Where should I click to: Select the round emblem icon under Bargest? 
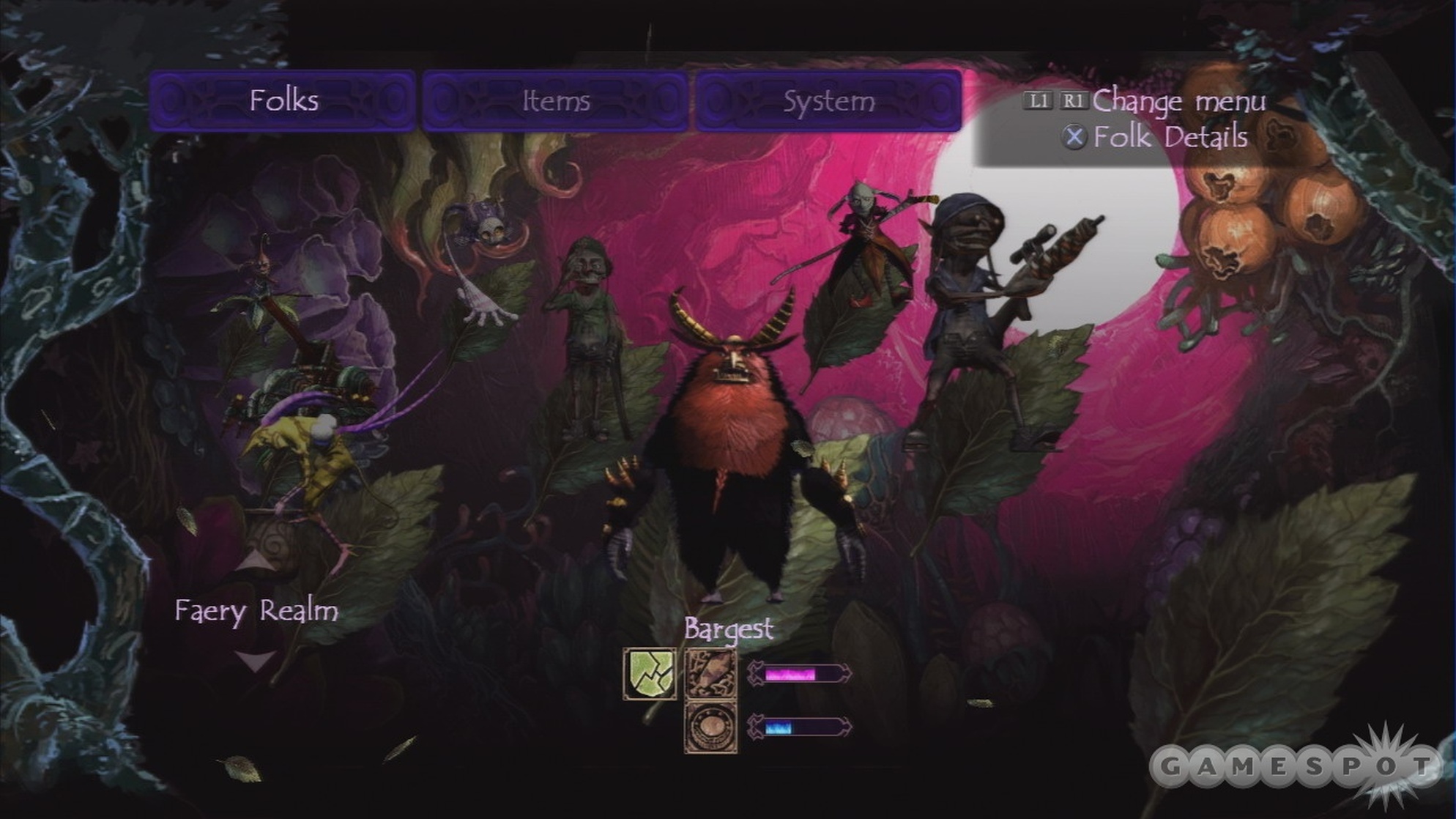[710, 727]
